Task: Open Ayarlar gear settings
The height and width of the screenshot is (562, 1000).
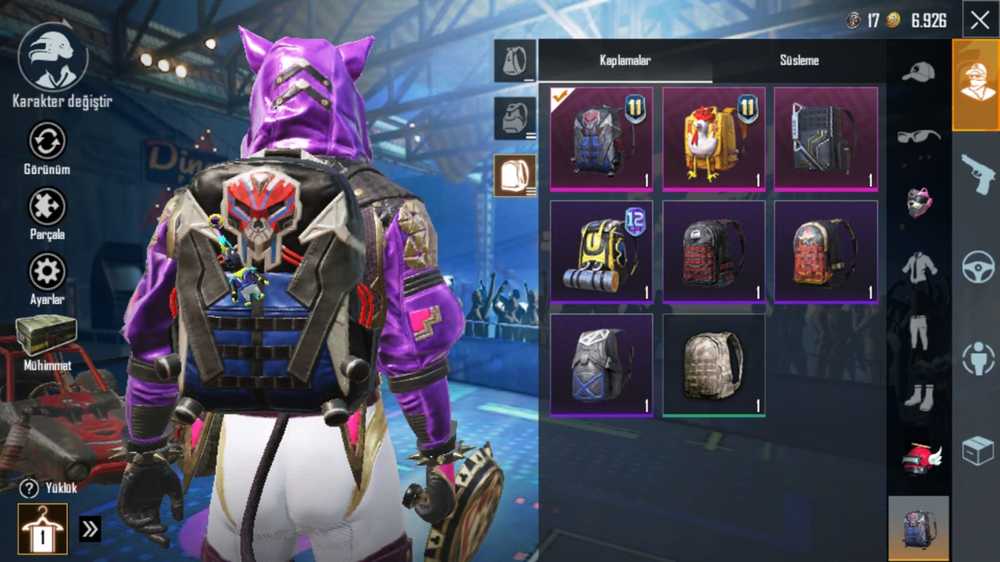Action: 47,278
